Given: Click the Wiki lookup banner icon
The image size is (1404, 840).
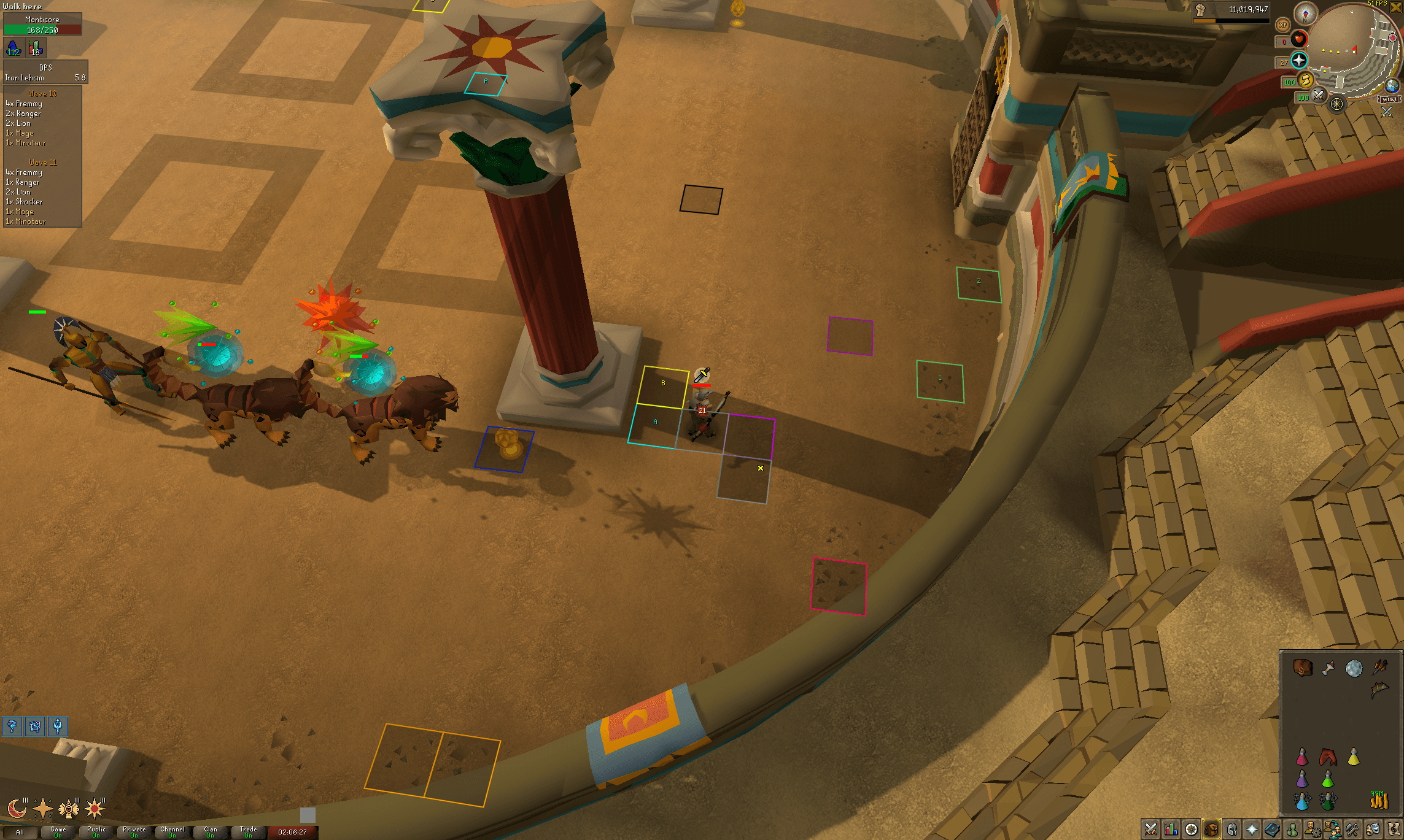Looking at the screenshot, I should (x=1389, y=99).
